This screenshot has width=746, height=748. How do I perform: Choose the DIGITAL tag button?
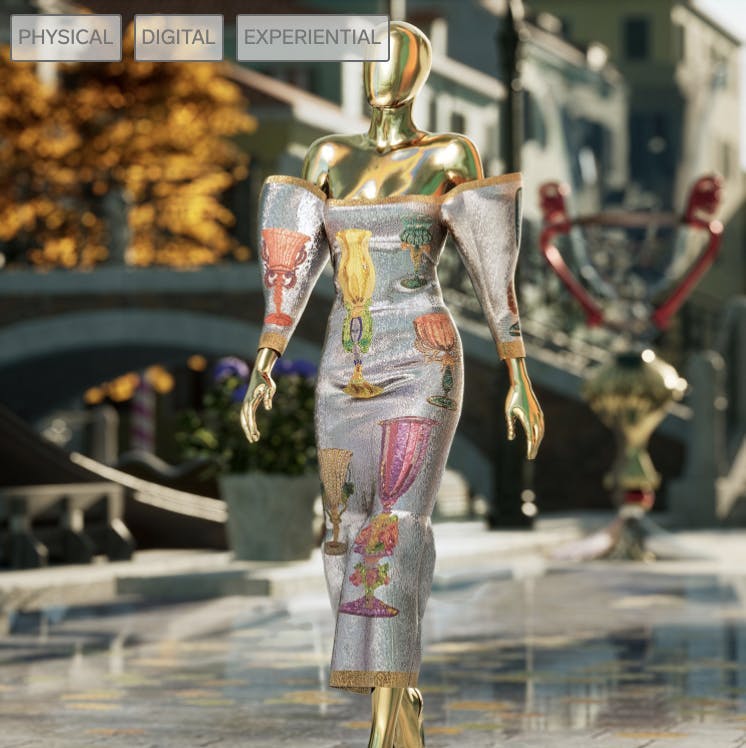pyautogui.click(x=179, y=38)
